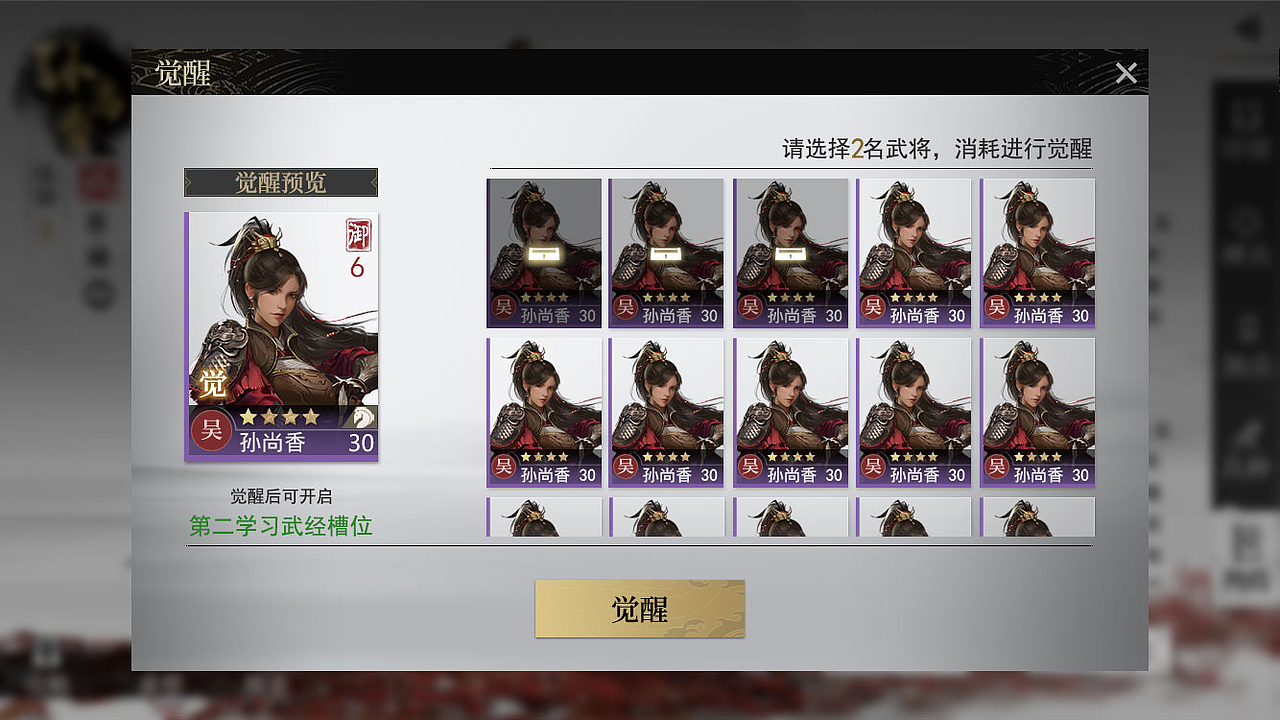Click the 觉醒预览 preview header
This screenshot has width=1280, height=720.
coord(281,183)
